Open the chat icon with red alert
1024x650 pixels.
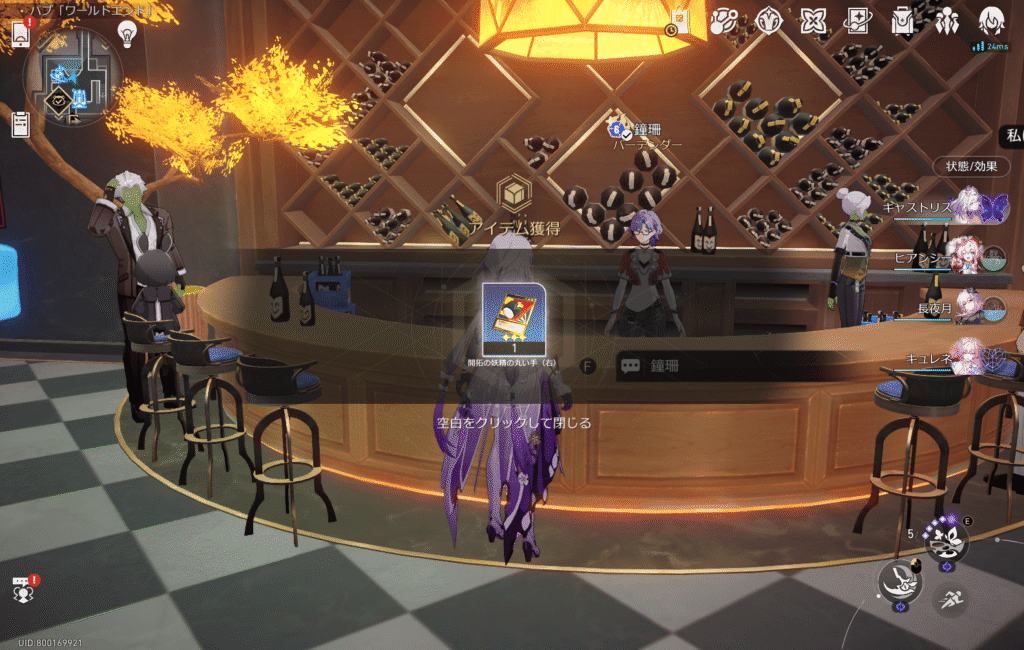(x=22, y=590)
